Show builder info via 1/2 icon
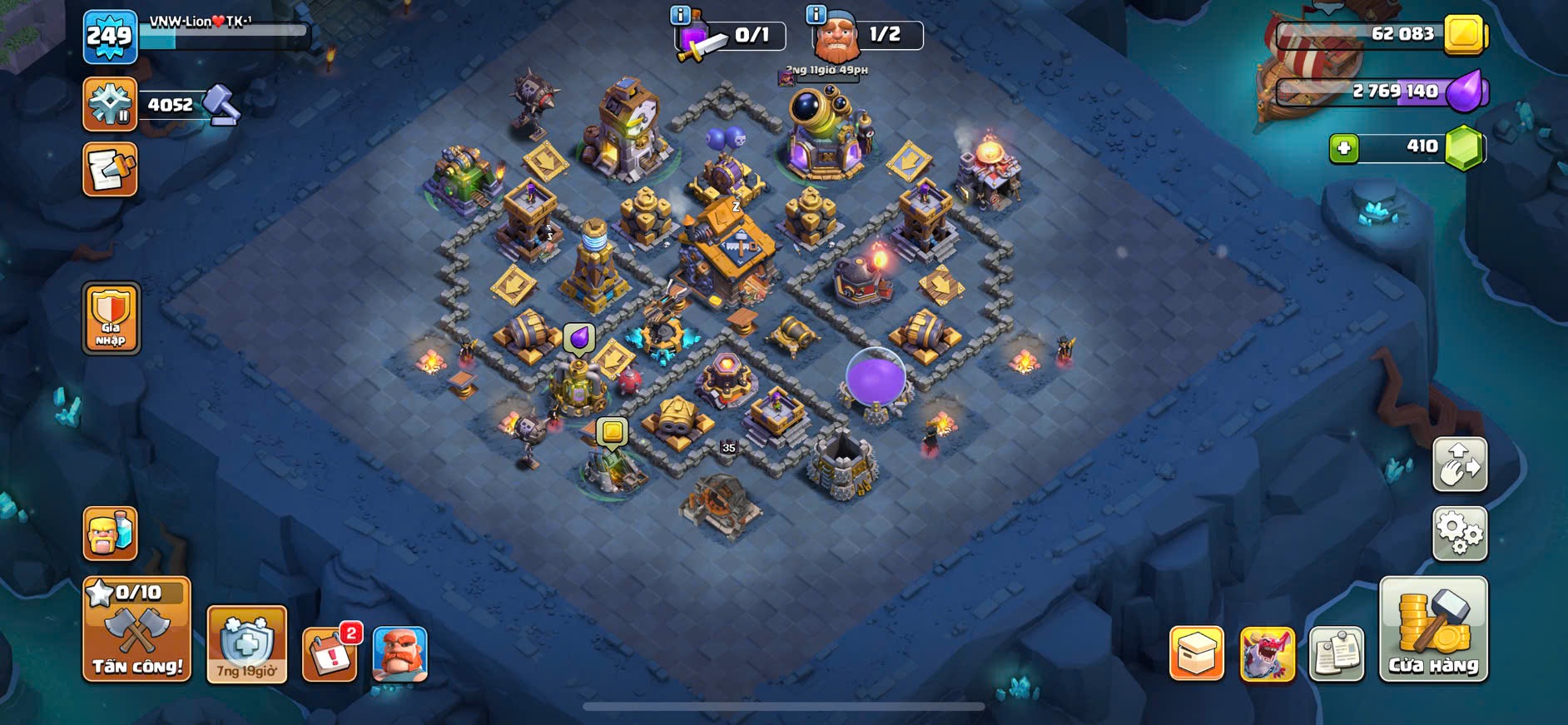Viewport: 1568px width, 725px height. (816, 15)
